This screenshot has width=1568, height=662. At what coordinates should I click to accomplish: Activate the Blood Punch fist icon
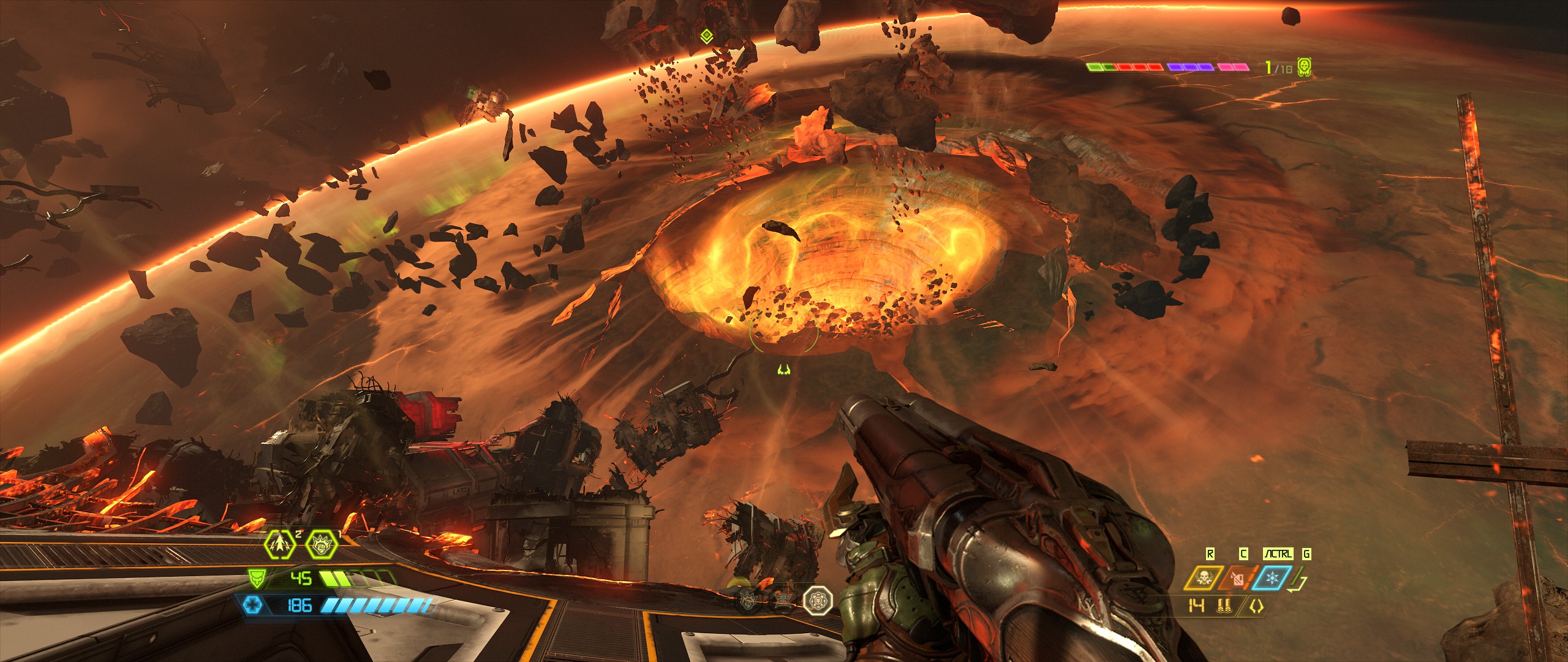[321, 543]
